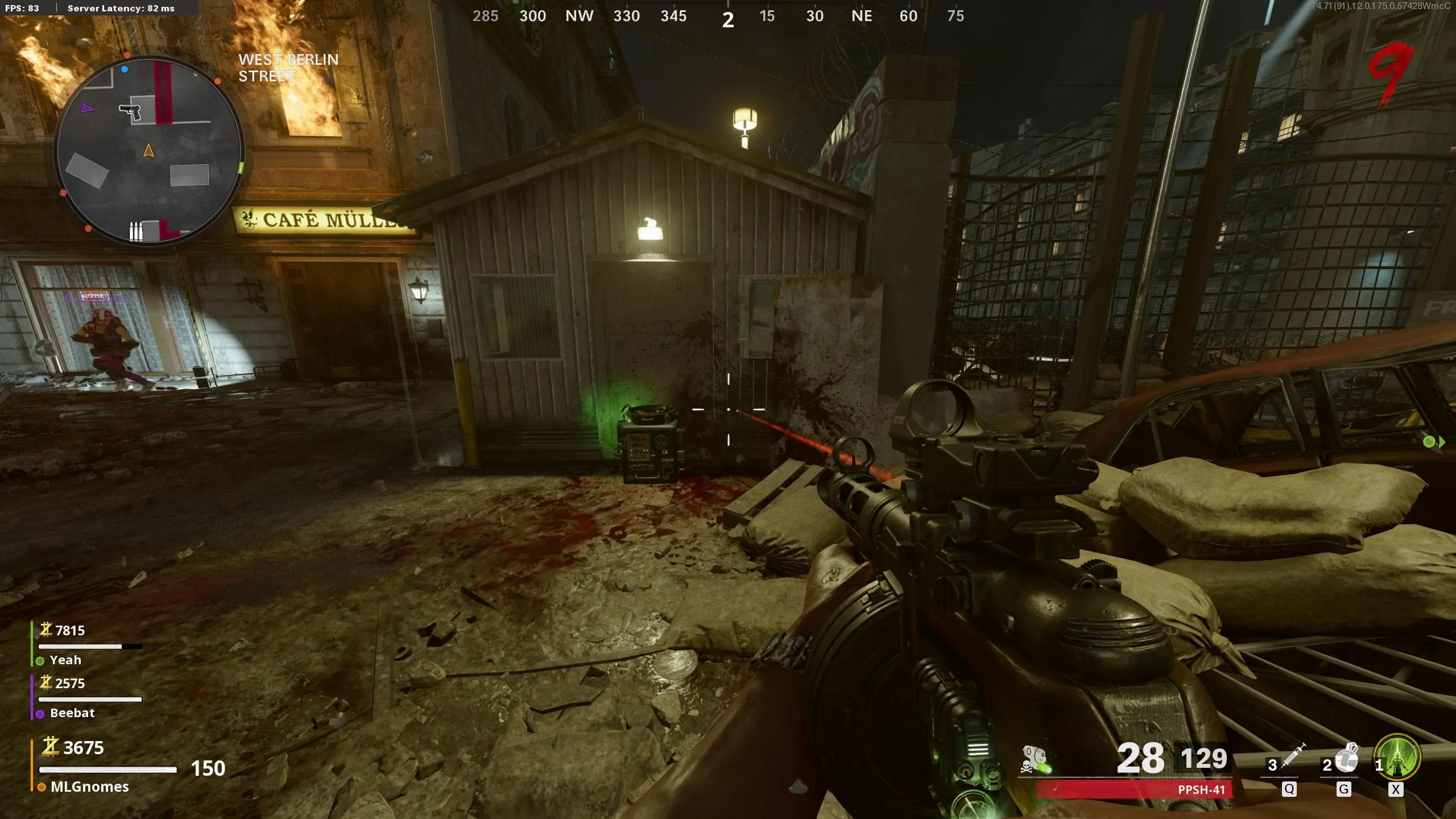
Task: Select teammate Beebat in the squad list
Action: click(72, 713)
